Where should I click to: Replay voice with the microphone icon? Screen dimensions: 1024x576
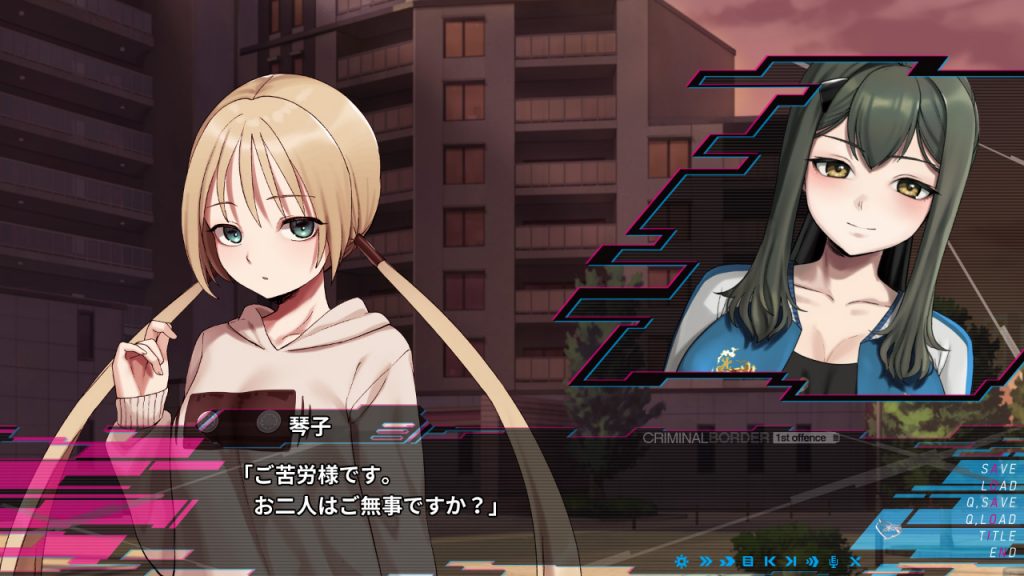point(832,561)
